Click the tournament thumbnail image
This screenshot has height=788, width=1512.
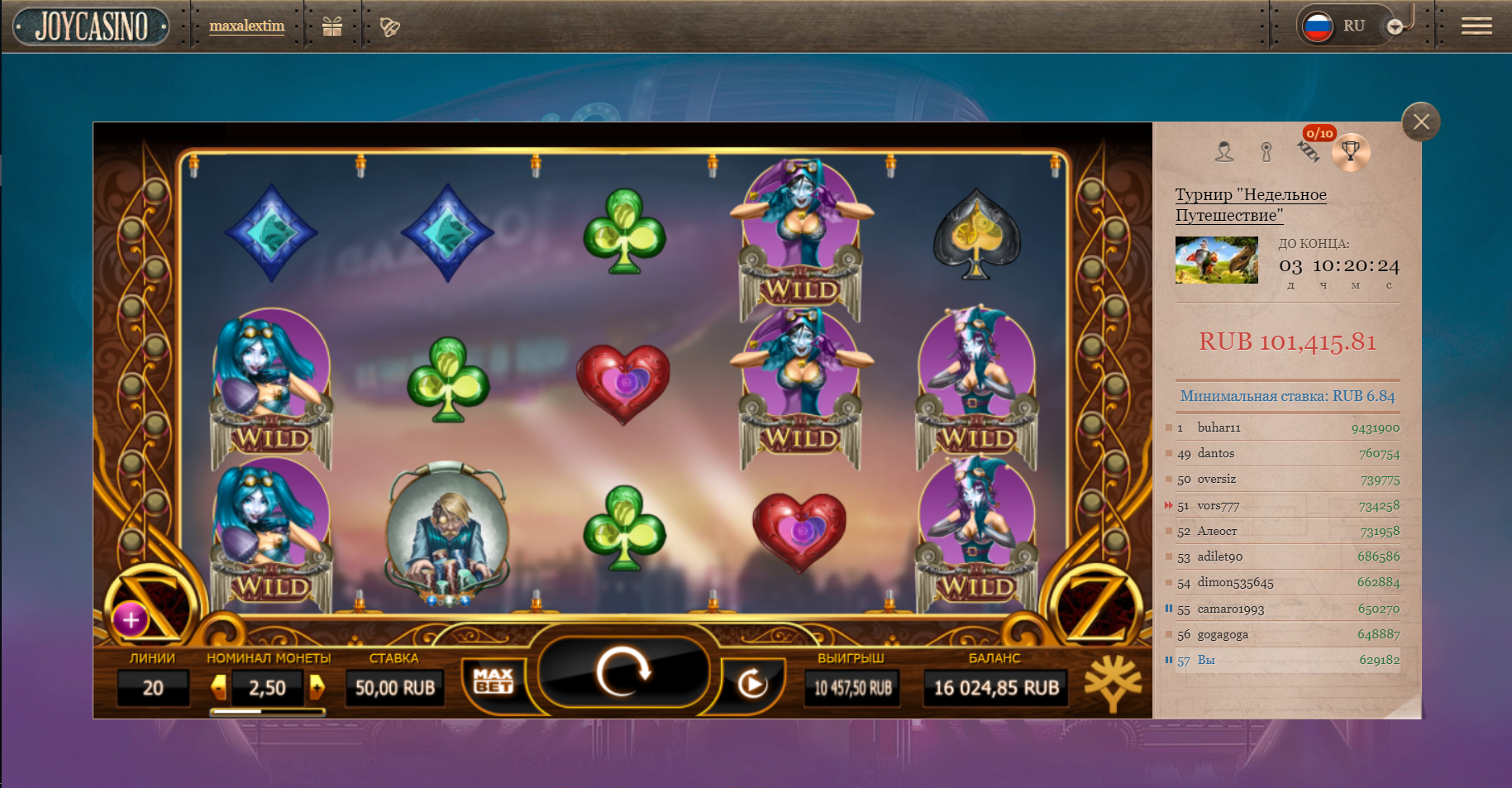1216,260
